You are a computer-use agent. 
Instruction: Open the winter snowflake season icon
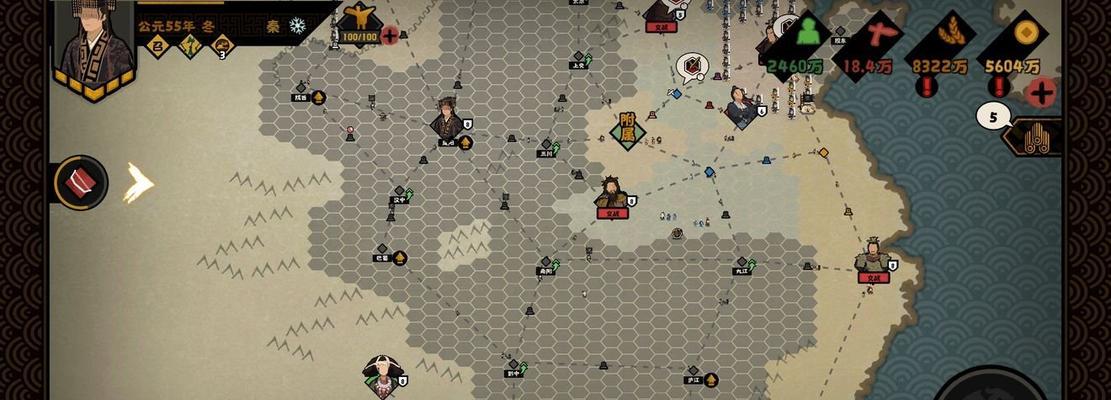pos(298,26)
